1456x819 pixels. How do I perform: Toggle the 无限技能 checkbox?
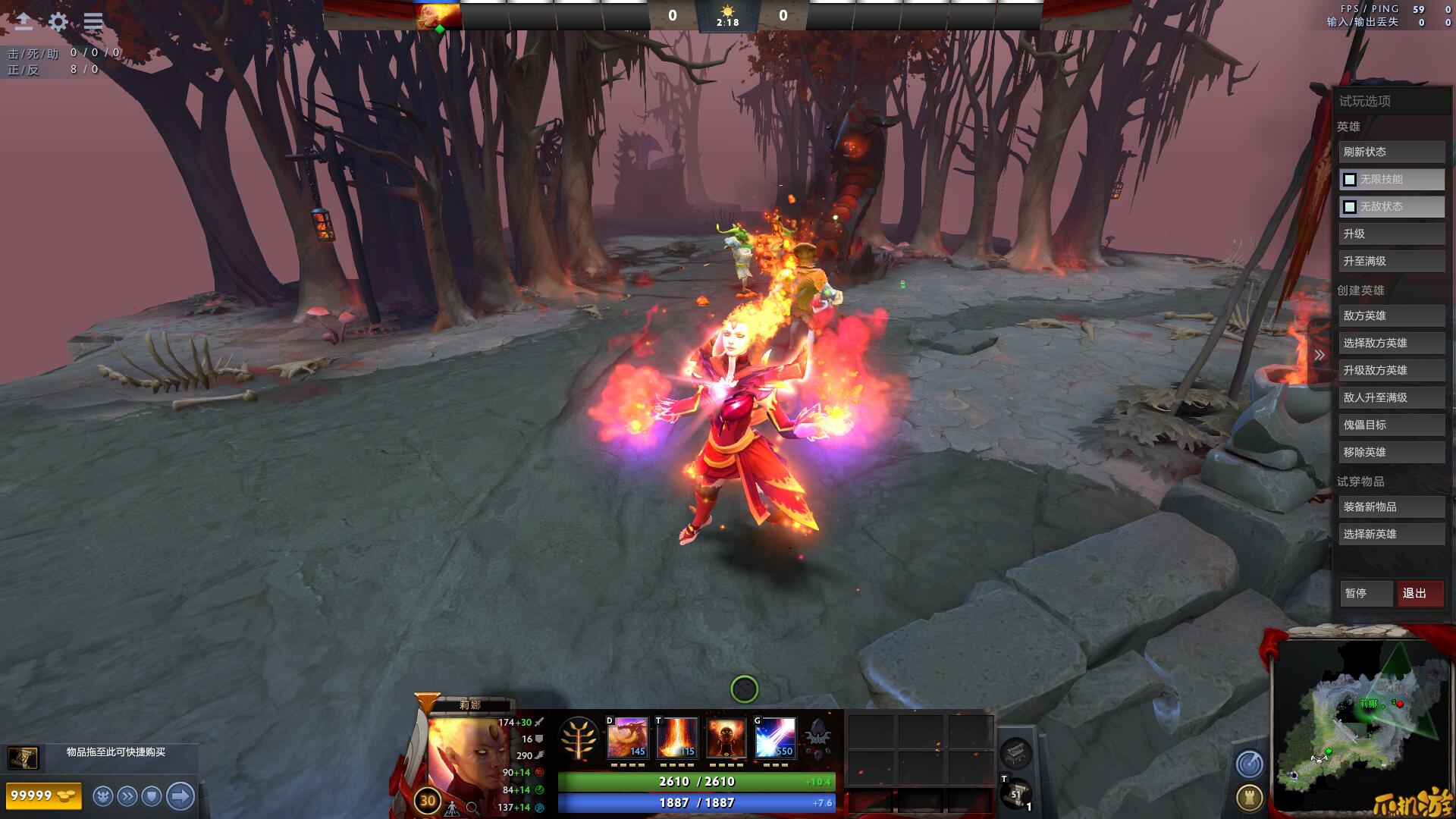click(1350, 180)
